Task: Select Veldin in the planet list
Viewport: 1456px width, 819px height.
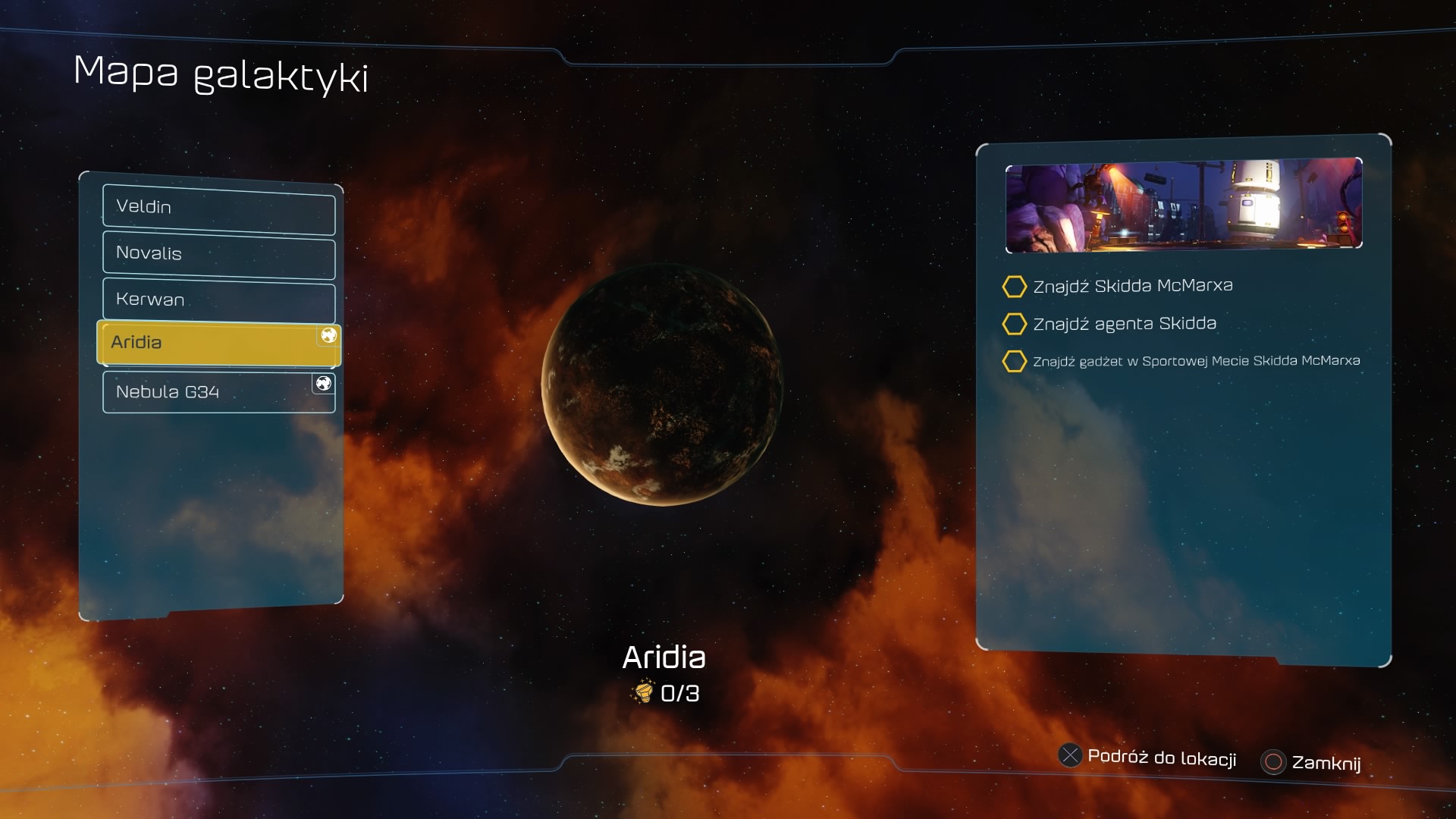Action: (218, 208)
